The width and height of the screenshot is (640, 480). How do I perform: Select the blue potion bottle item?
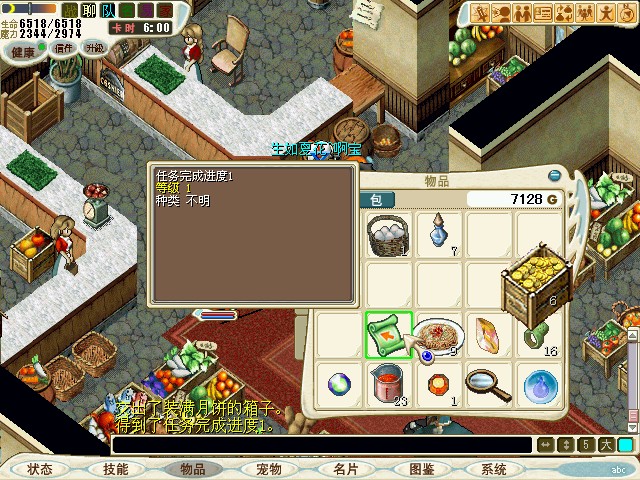[438, 234]
